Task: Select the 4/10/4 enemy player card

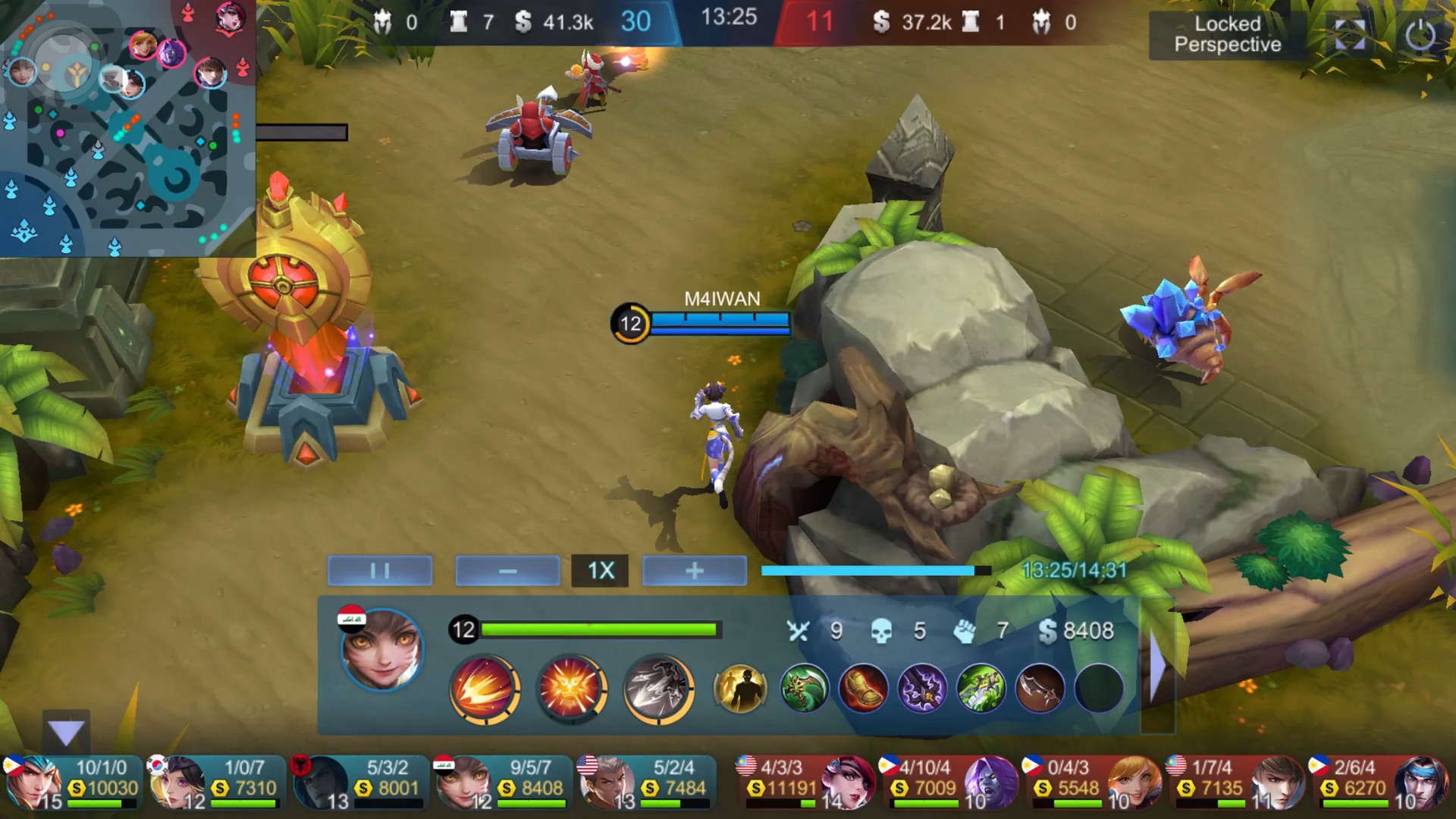Action: point(949,782)
